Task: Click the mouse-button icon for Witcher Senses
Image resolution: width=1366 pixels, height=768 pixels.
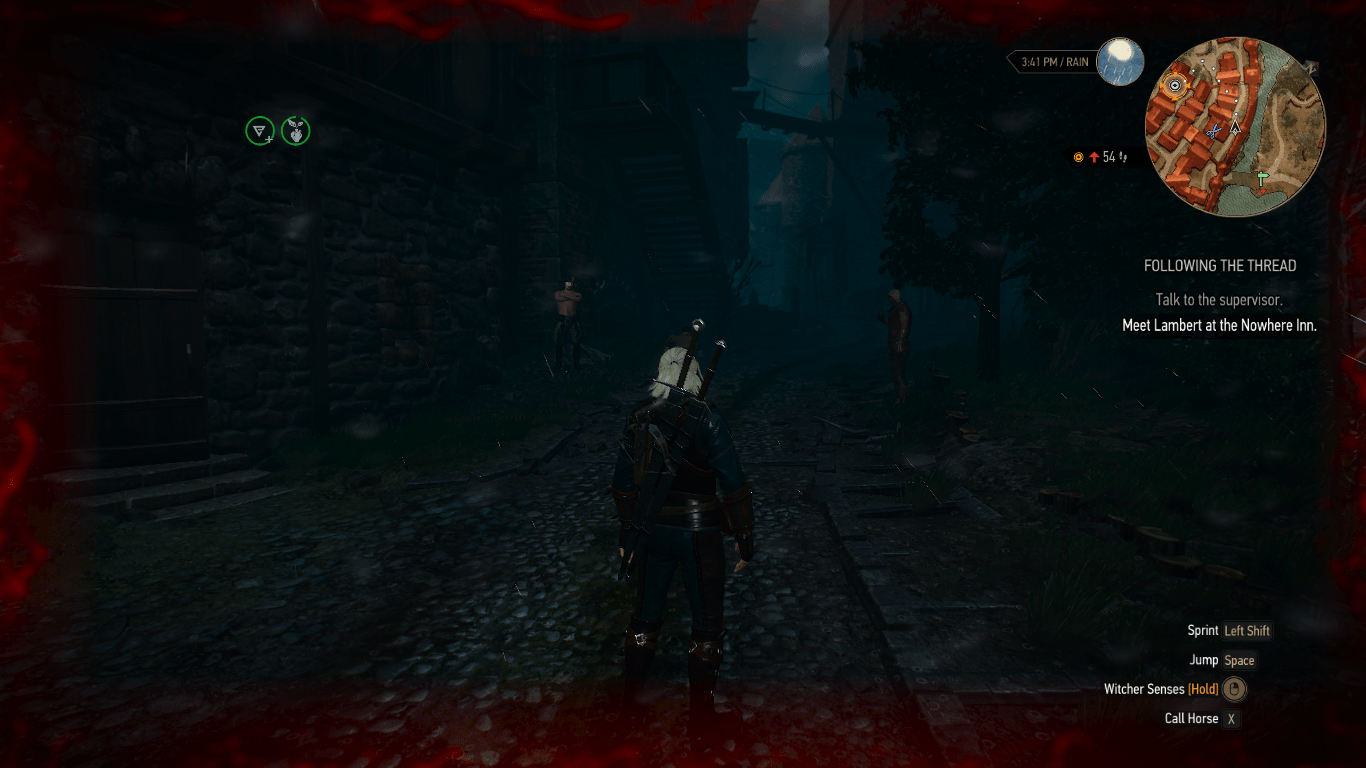Action: 1237,689
